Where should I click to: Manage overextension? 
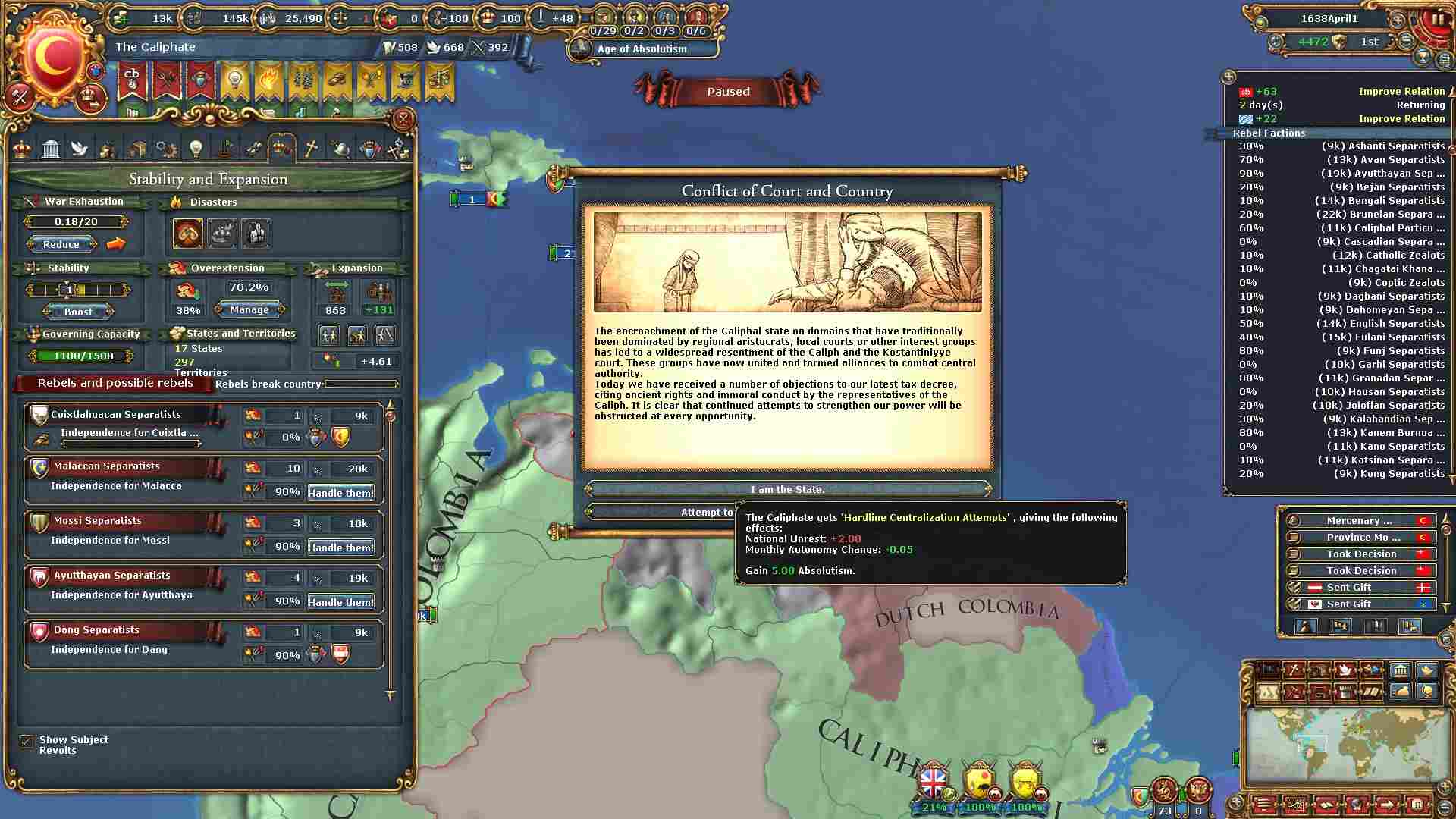(x=249, y=309)
